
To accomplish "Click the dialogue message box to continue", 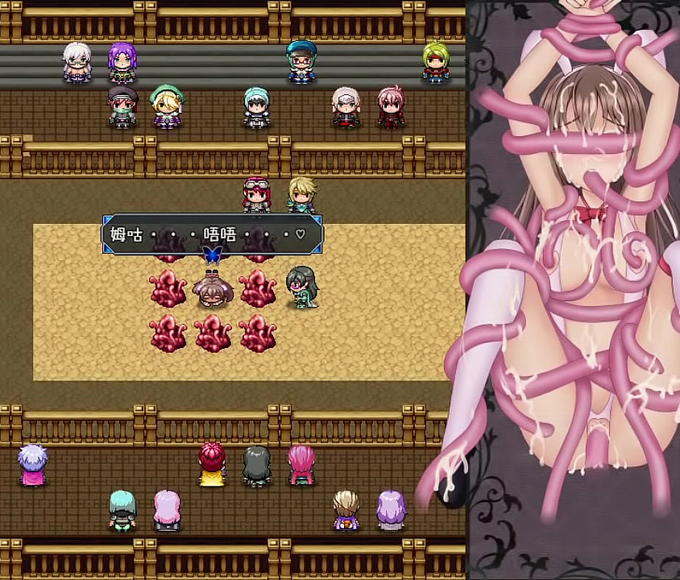I will 212,236.
